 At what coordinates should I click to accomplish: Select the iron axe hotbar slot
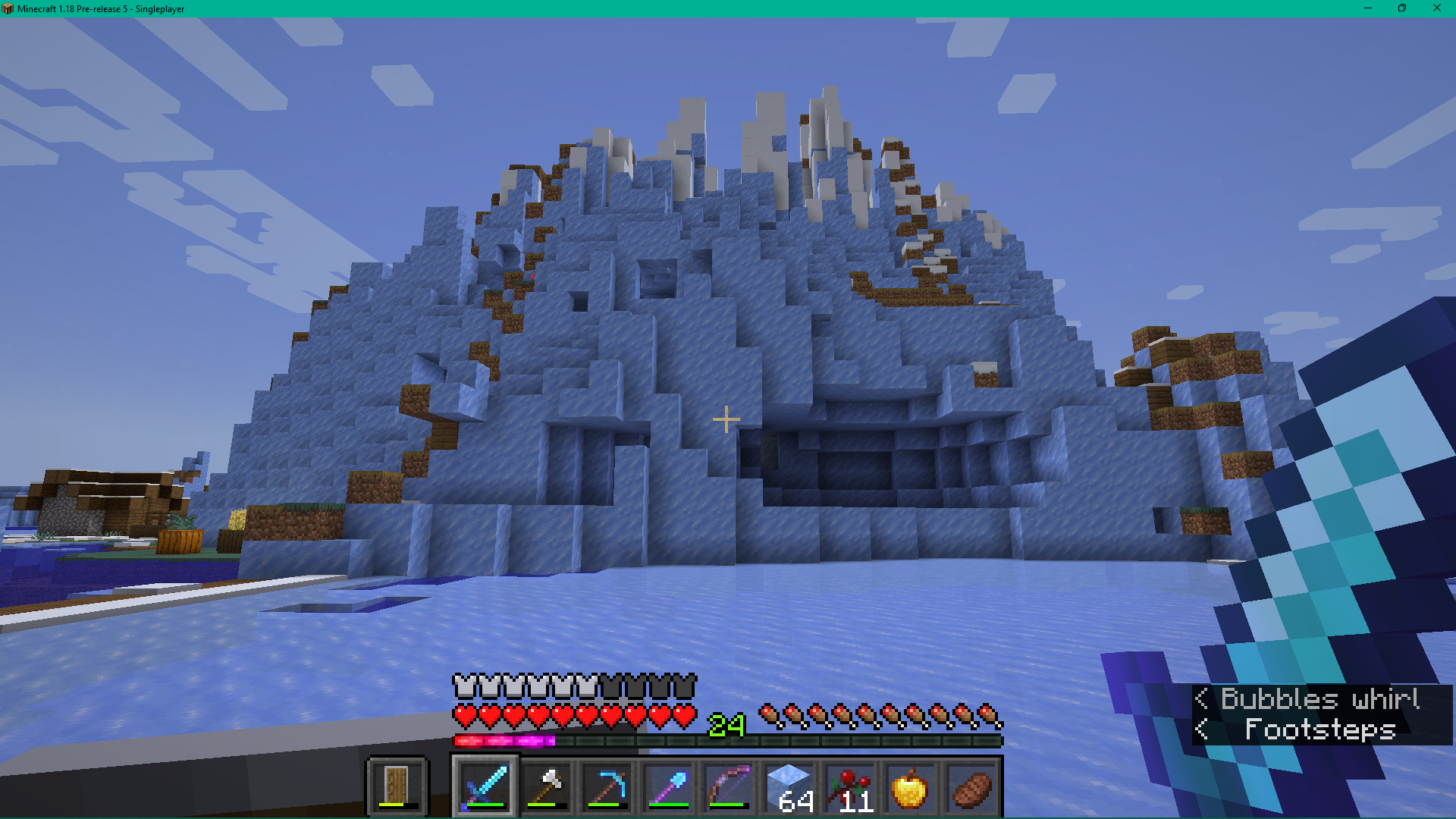(x=546, y=787)
